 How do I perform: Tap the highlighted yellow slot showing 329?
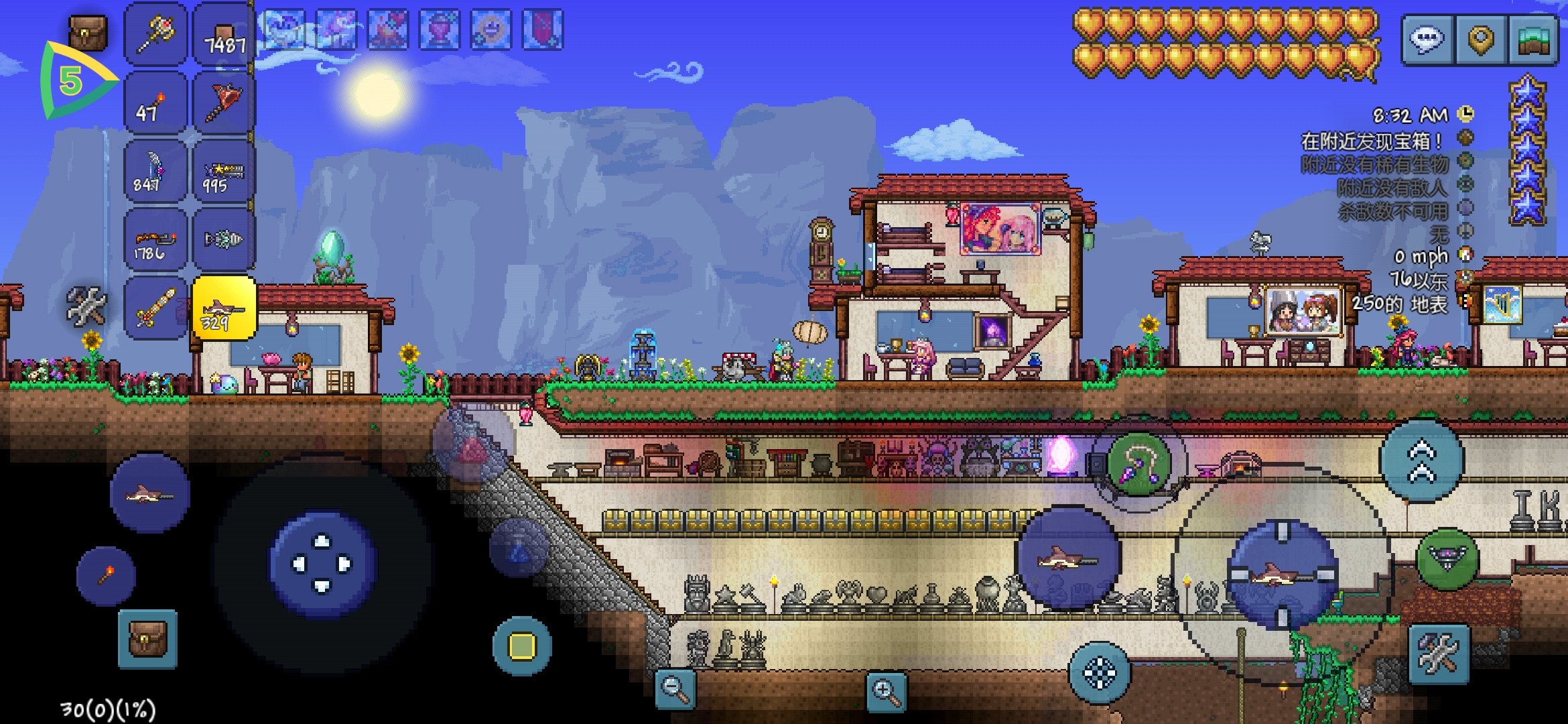pyautogui.click(x=224, y=308)
